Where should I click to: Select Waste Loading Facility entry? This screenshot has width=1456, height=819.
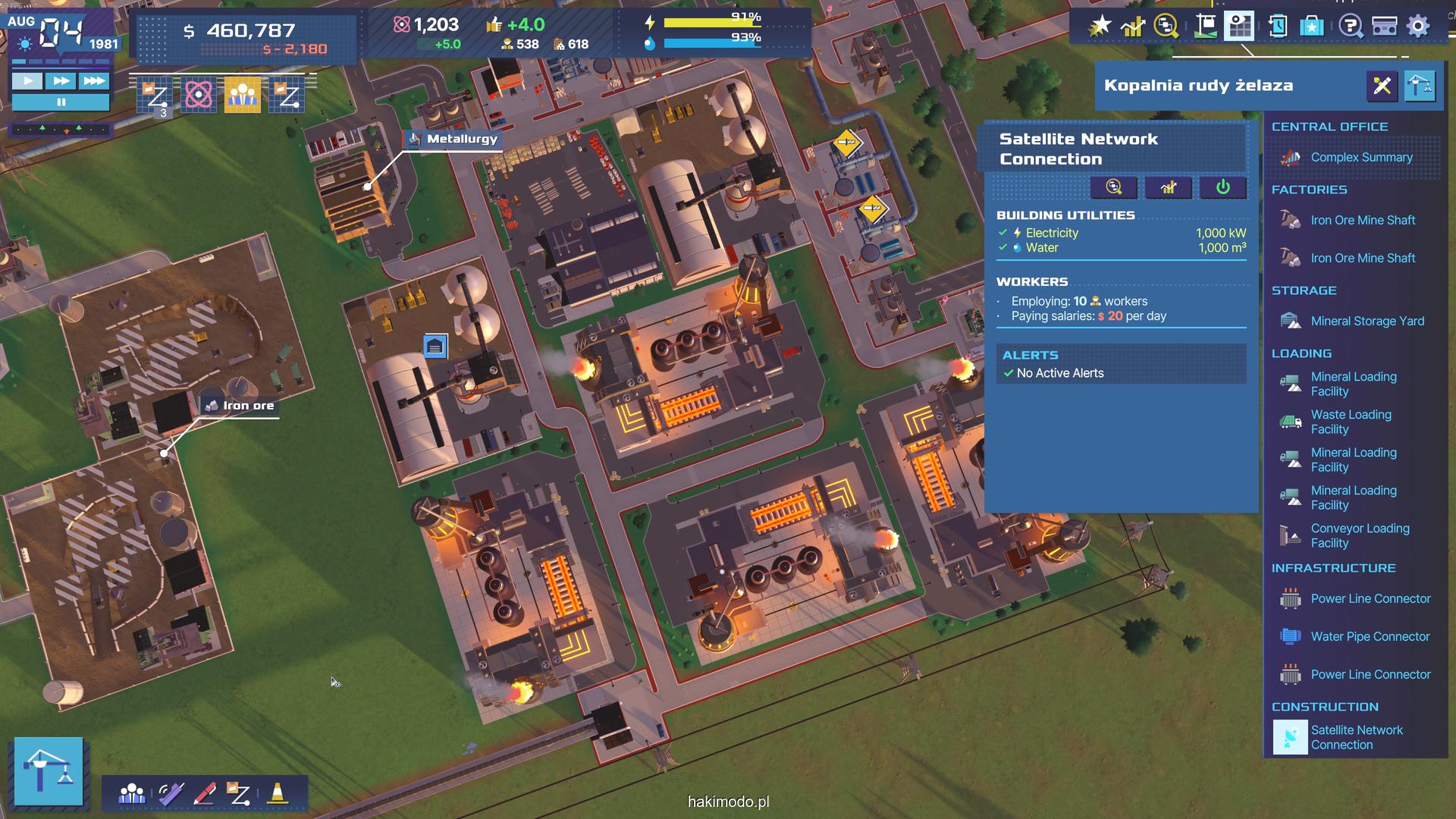[1351, 422]
